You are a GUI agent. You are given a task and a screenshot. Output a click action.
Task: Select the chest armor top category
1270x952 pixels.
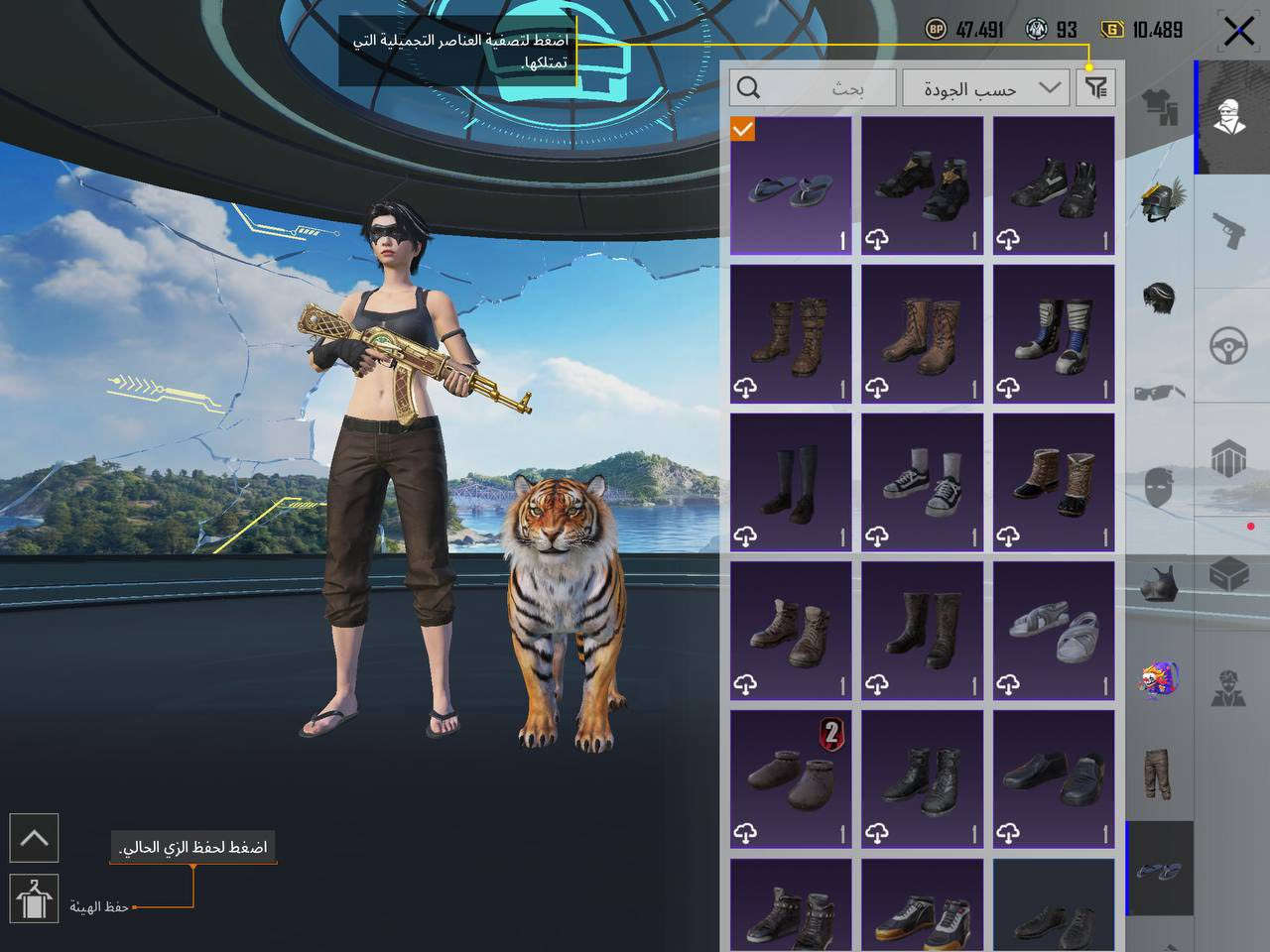point(1160,583)
